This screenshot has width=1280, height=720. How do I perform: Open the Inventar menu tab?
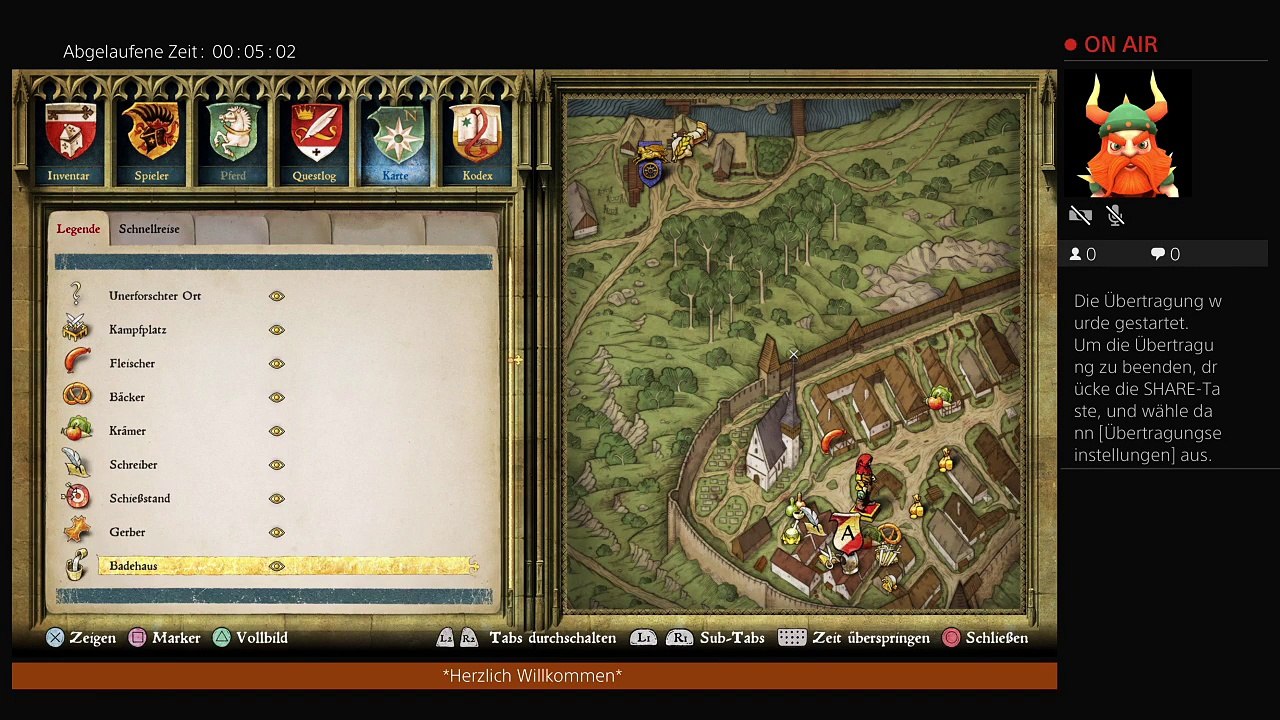[69, 141]
